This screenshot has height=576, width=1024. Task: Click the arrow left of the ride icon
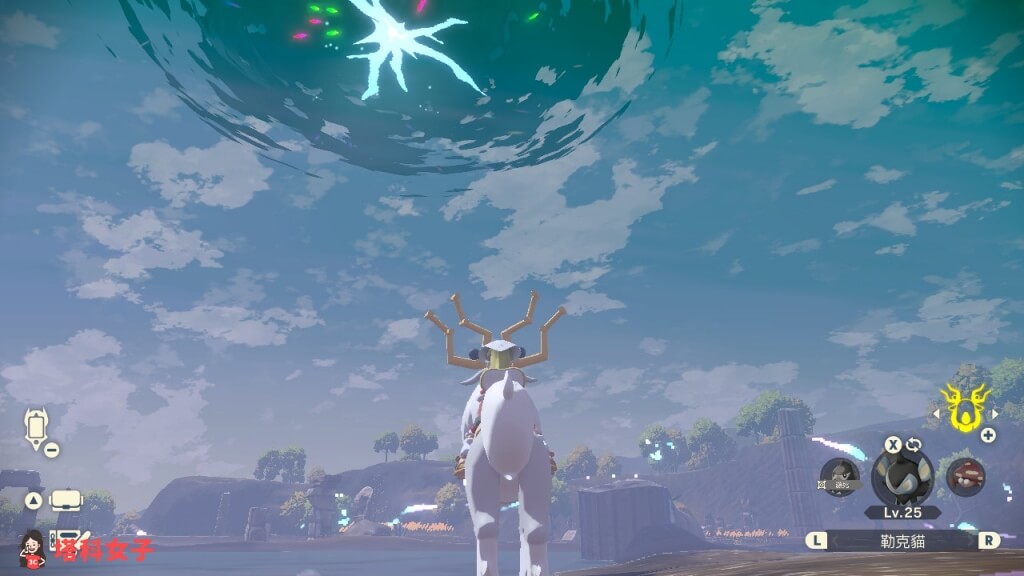[x=937, y=413]
